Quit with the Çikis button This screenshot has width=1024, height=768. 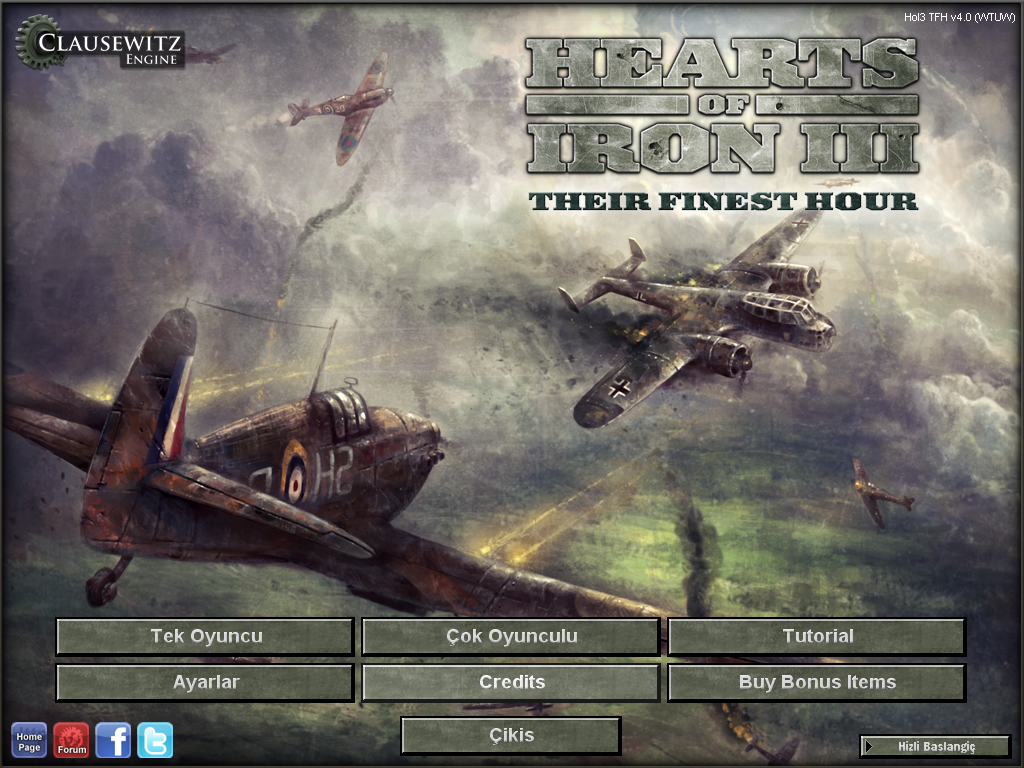511,735
